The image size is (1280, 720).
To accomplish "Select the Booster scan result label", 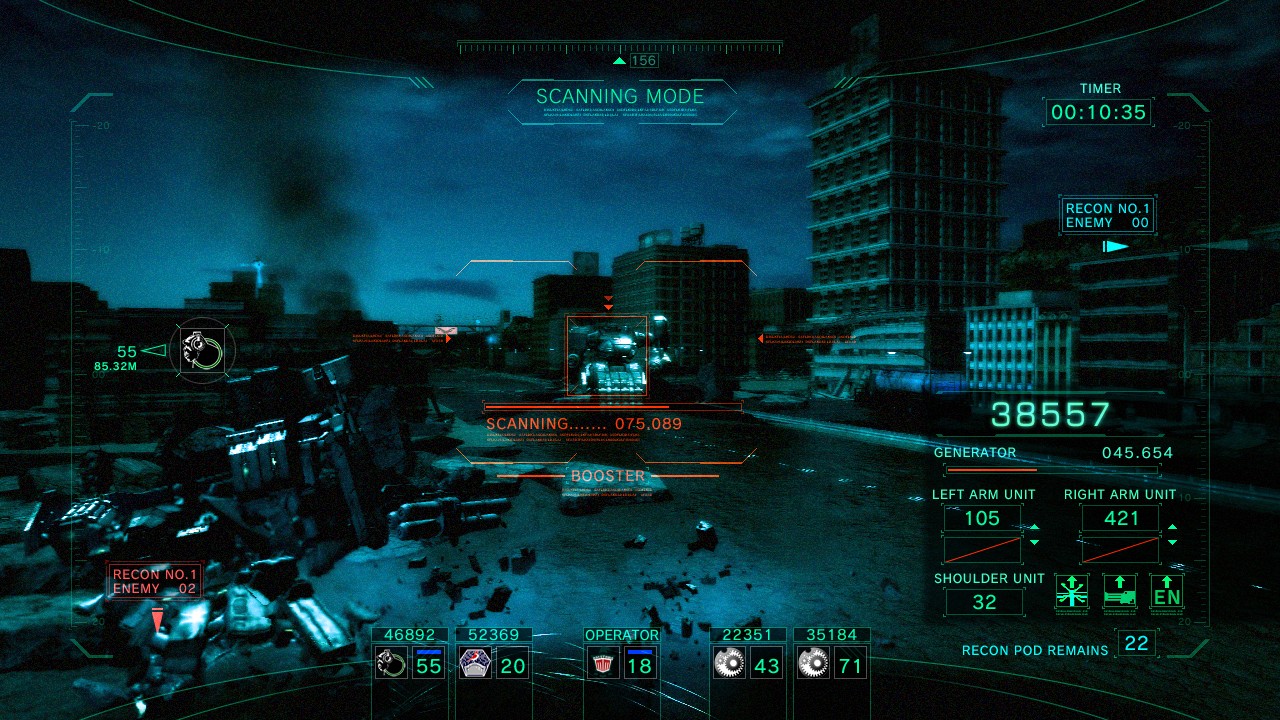I will click(x=608, y=476).
